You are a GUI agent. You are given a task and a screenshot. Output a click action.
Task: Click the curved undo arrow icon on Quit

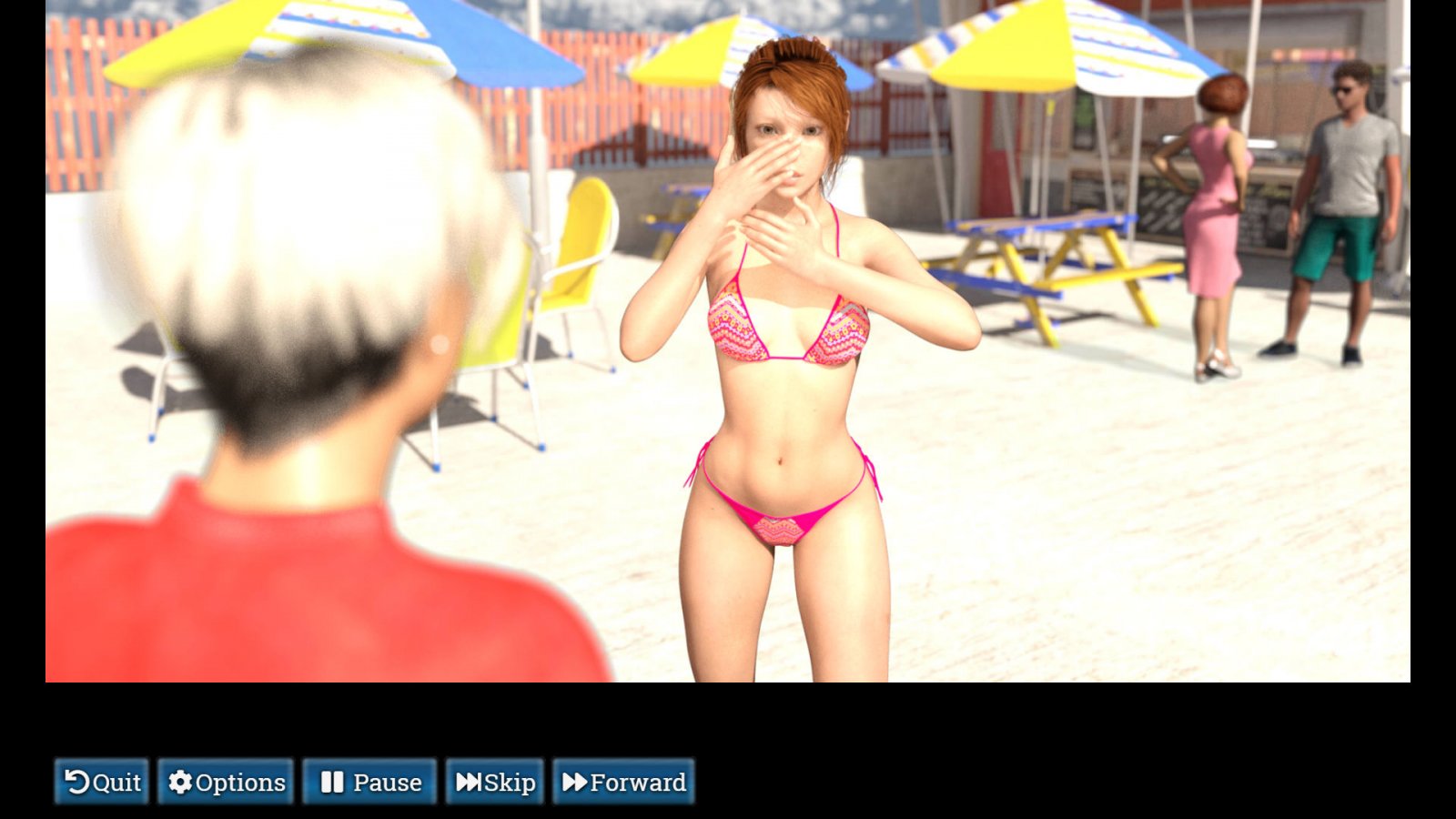(77, 782)
